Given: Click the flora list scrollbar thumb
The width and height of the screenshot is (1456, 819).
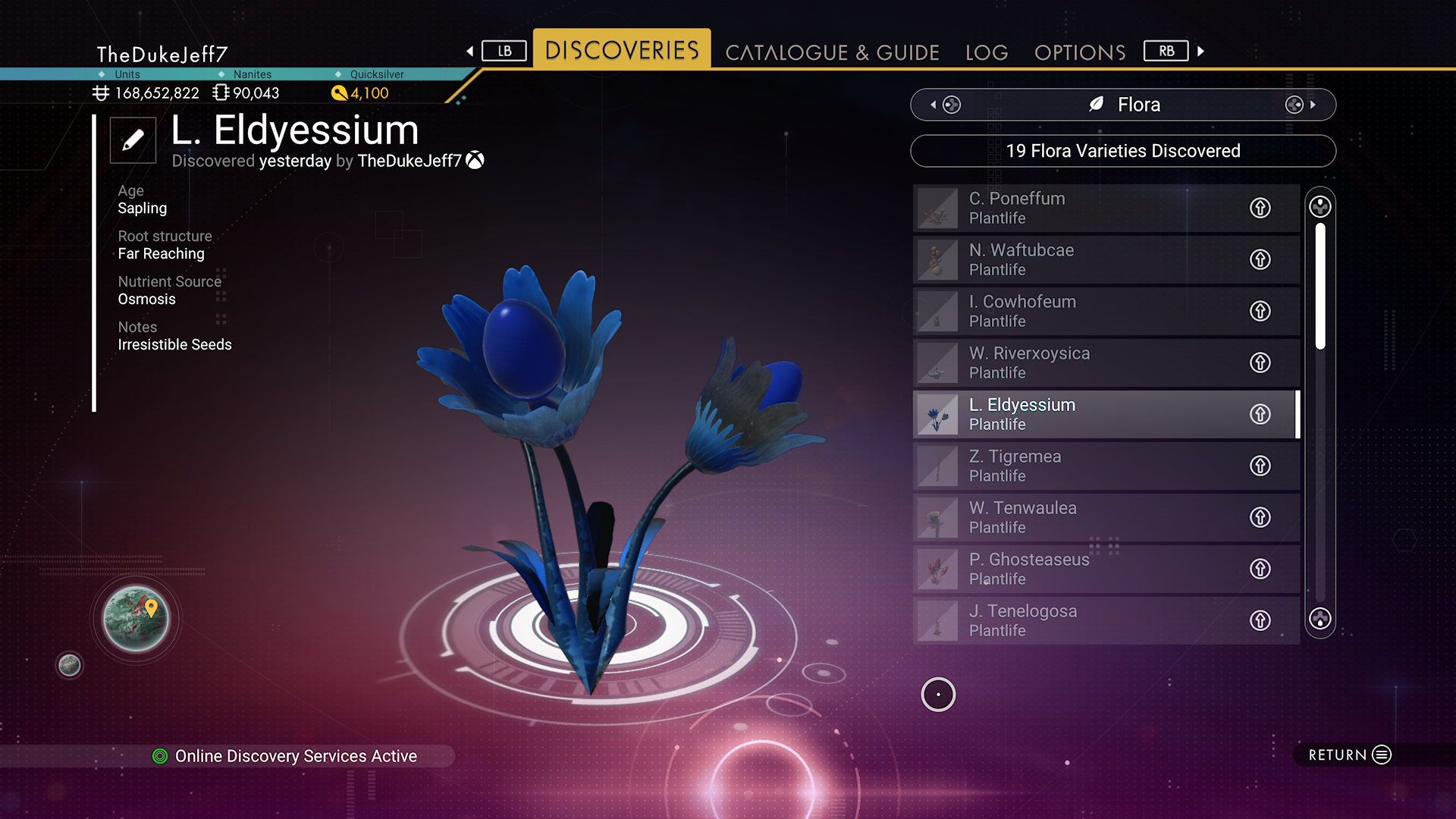Looking at the screenshot, I should (1320, 286).
